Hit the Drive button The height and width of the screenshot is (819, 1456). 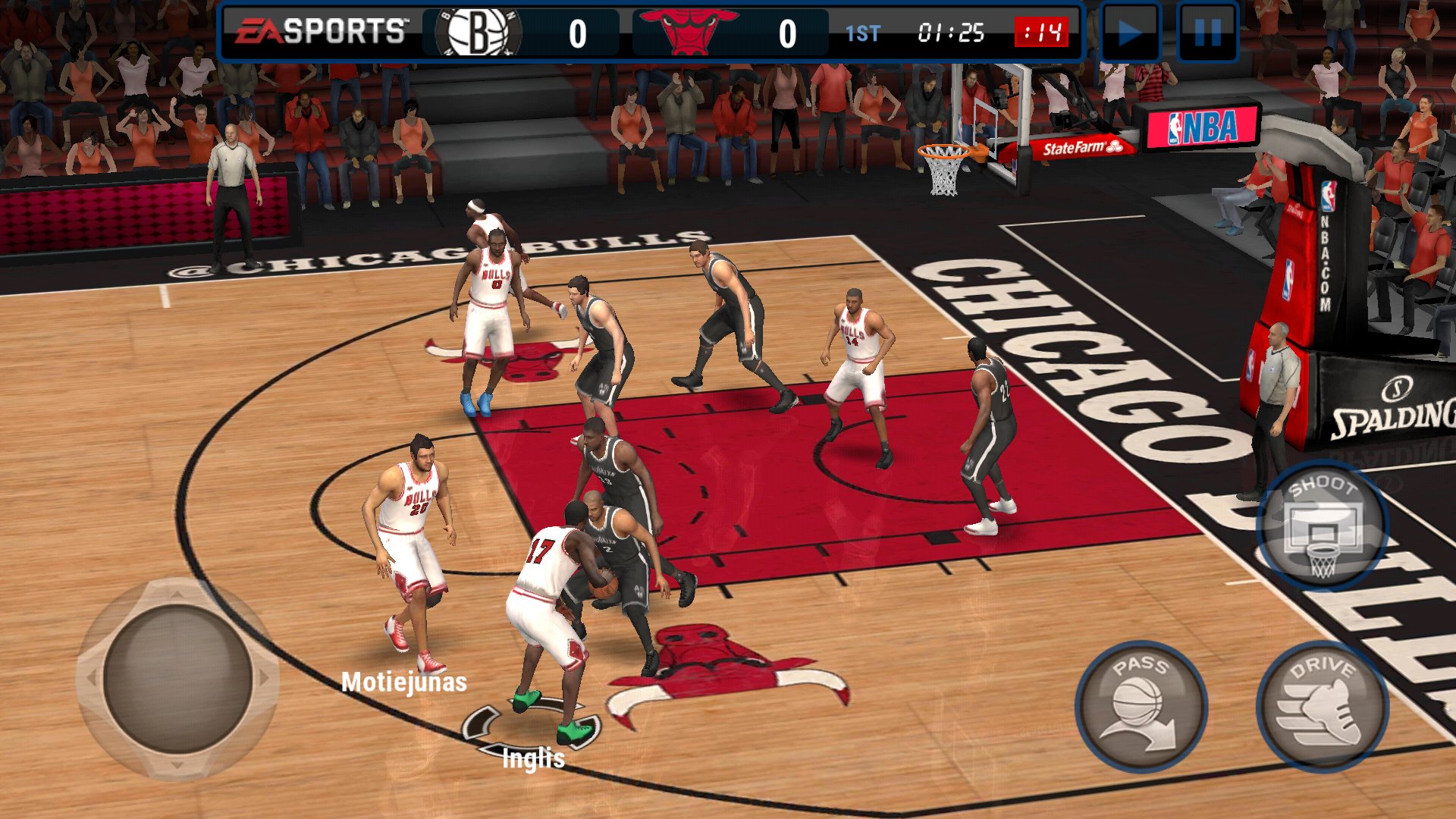[1322, 706]
